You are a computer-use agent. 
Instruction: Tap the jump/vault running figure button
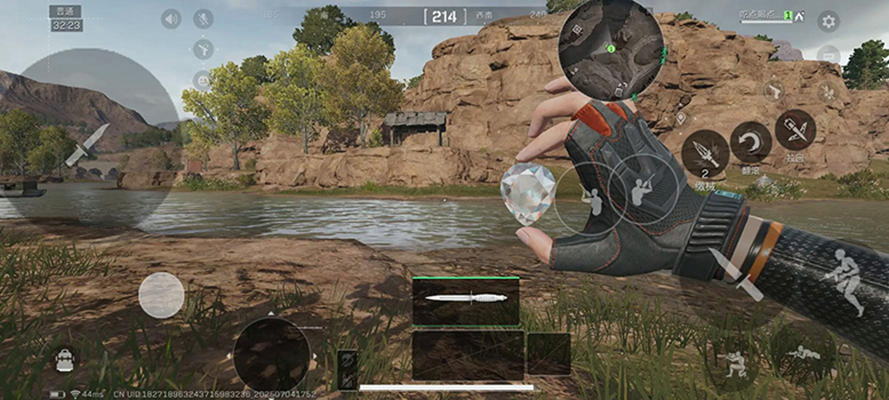(844, 278)
